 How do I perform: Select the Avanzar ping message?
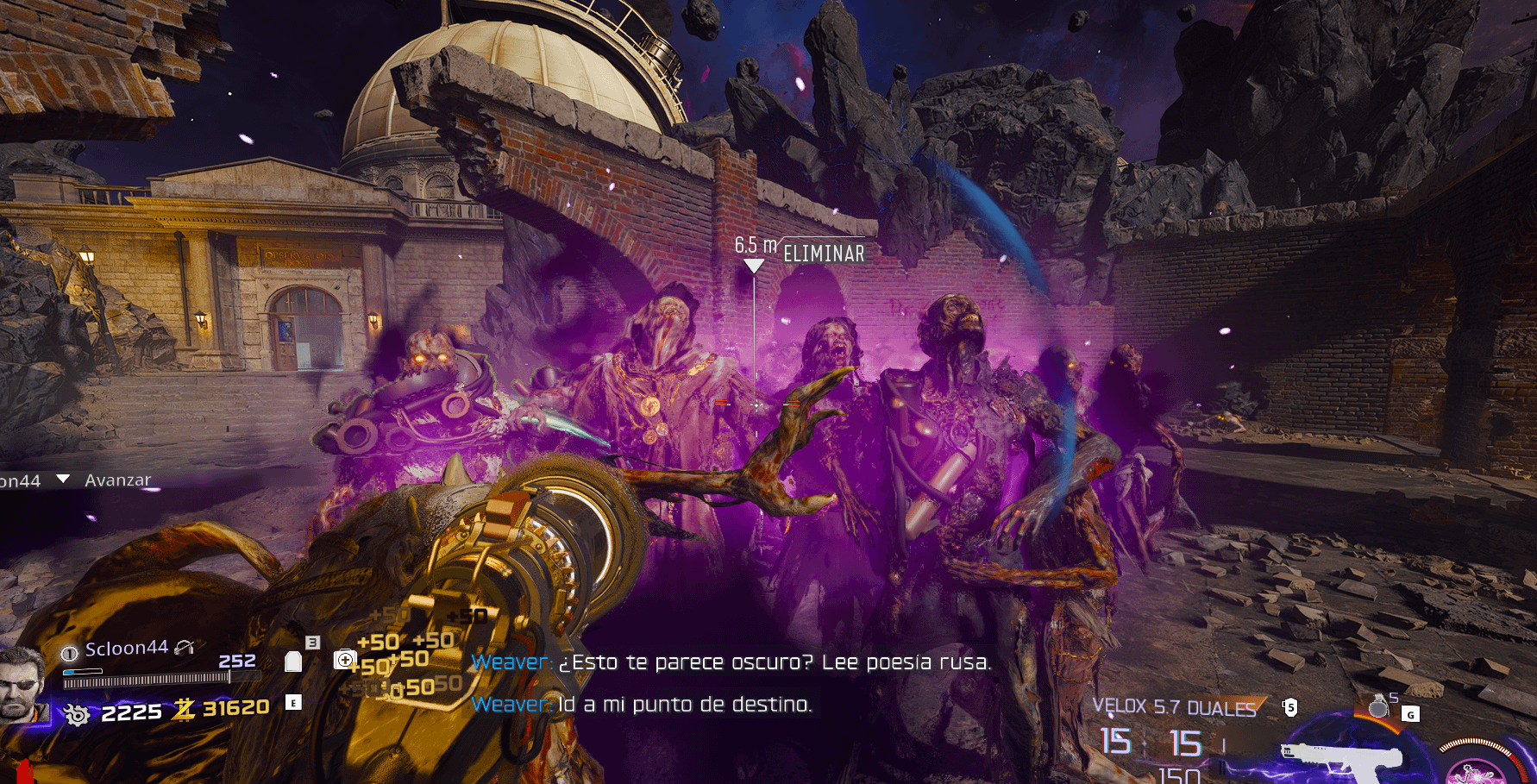[x=117, y=480]
